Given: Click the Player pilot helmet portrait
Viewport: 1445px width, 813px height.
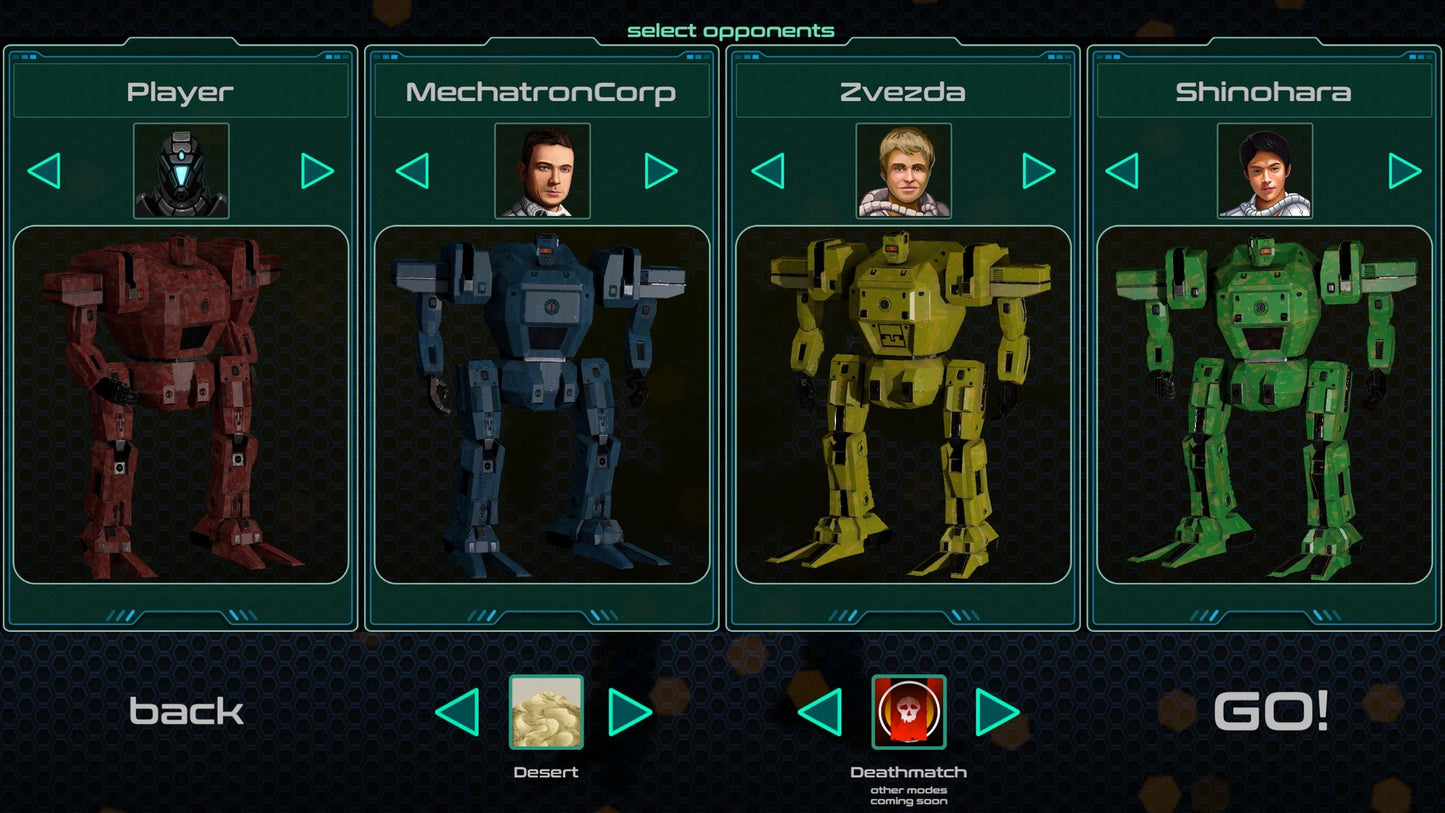Looking at the screenshot, I should point(180,169).
